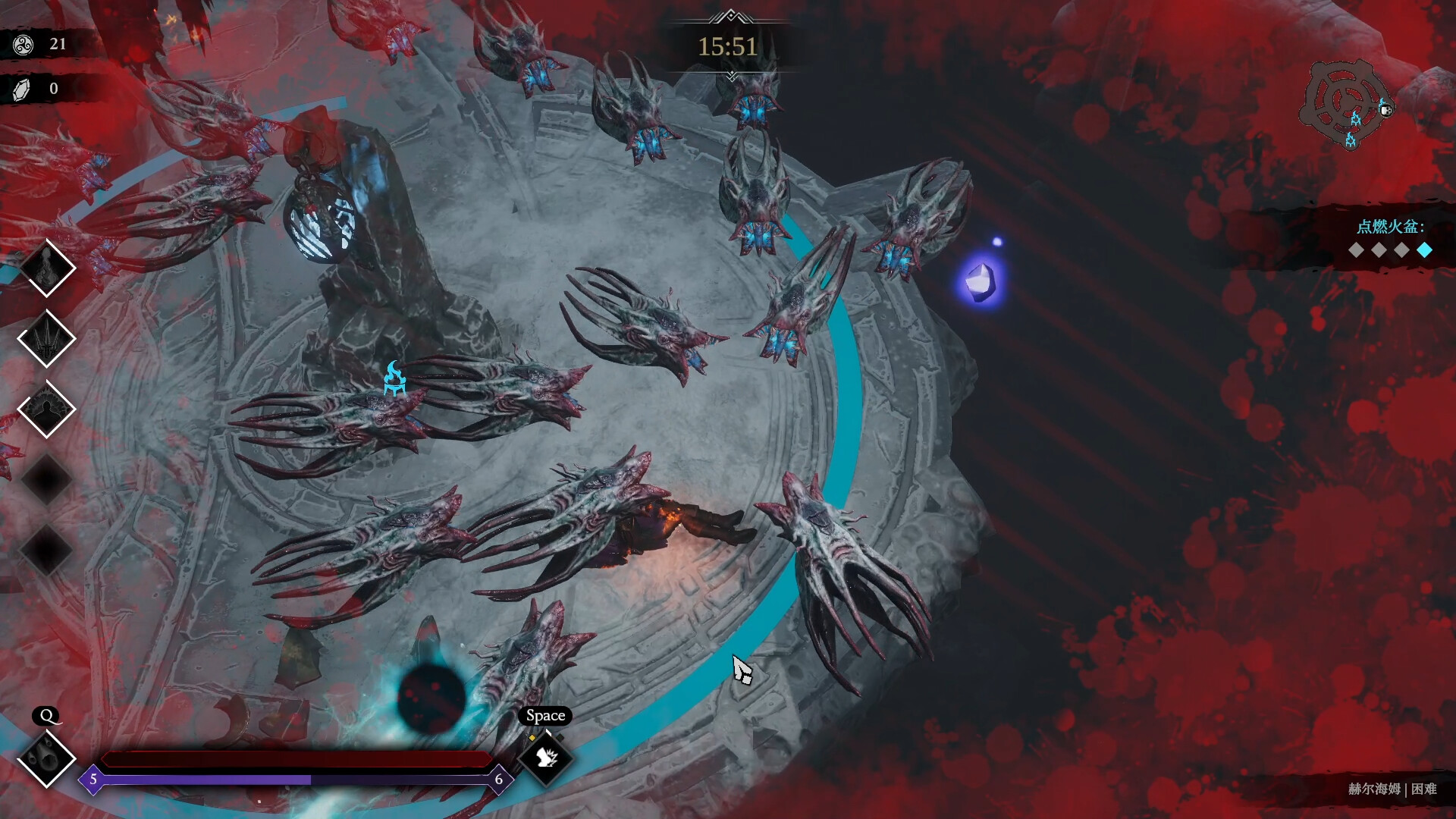Click the spiral currency icon showing 21
This screenshot has height=819, width=1456.
[x=23, y=44]
